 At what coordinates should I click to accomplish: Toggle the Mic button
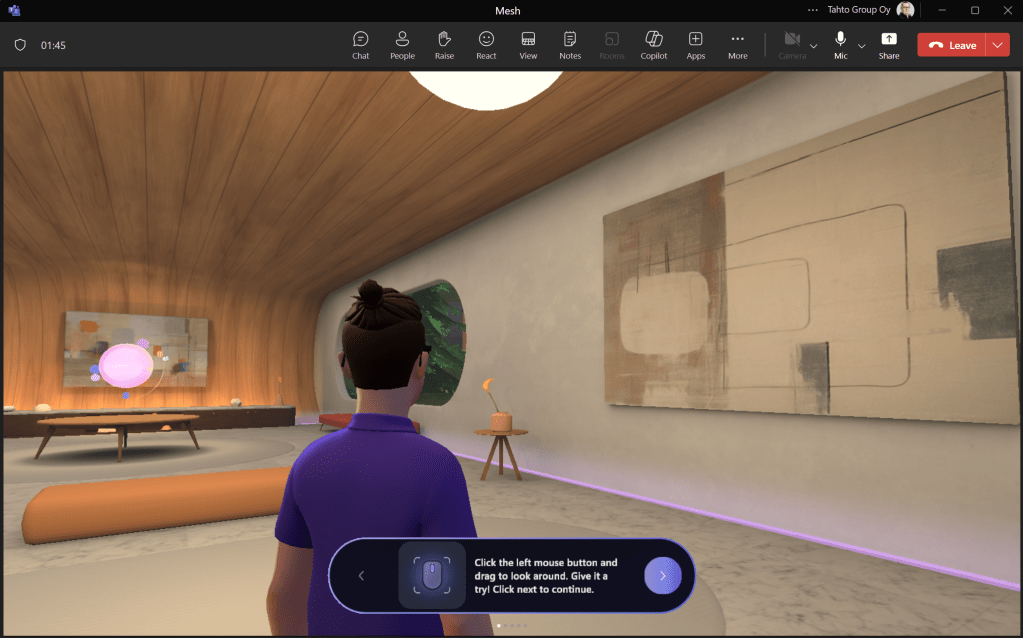tap(840, 44)
